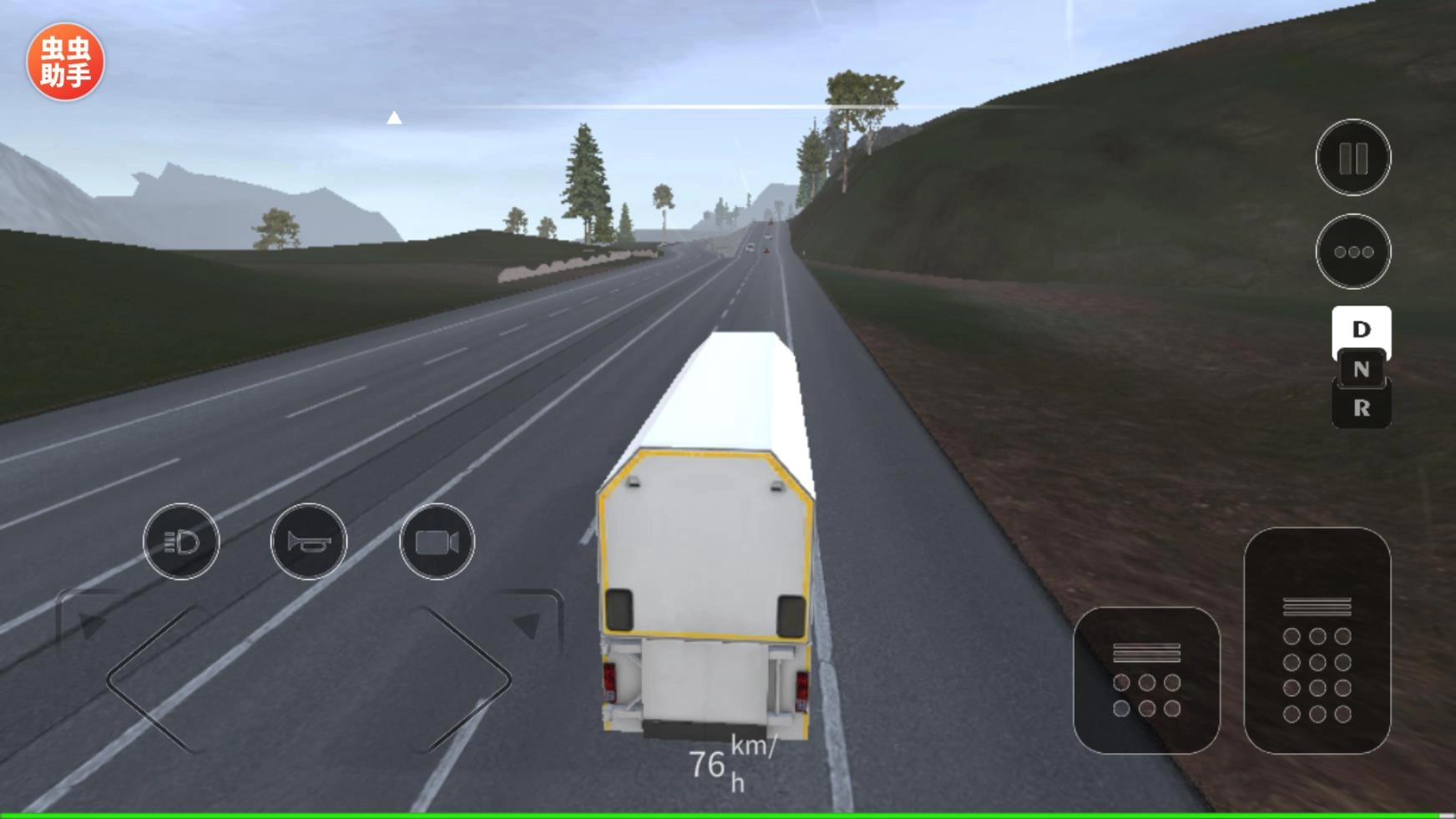Image resolution: width=1456 pixels, height=819 pixels.
Task: Switch camera view using the camera icon
Action: [x=437, y=542]
